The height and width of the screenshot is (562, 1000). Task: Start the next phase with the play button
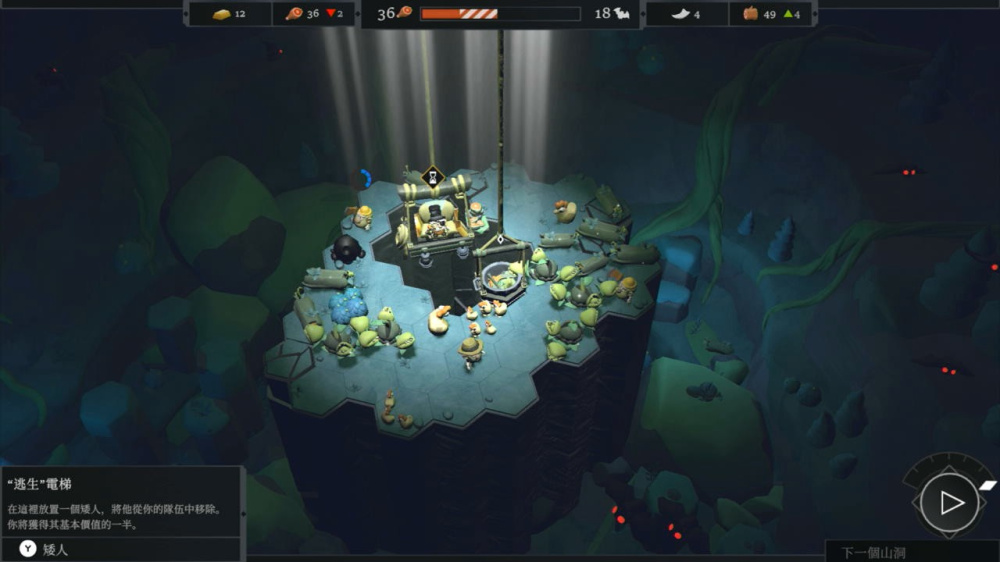tap(949, 502)
